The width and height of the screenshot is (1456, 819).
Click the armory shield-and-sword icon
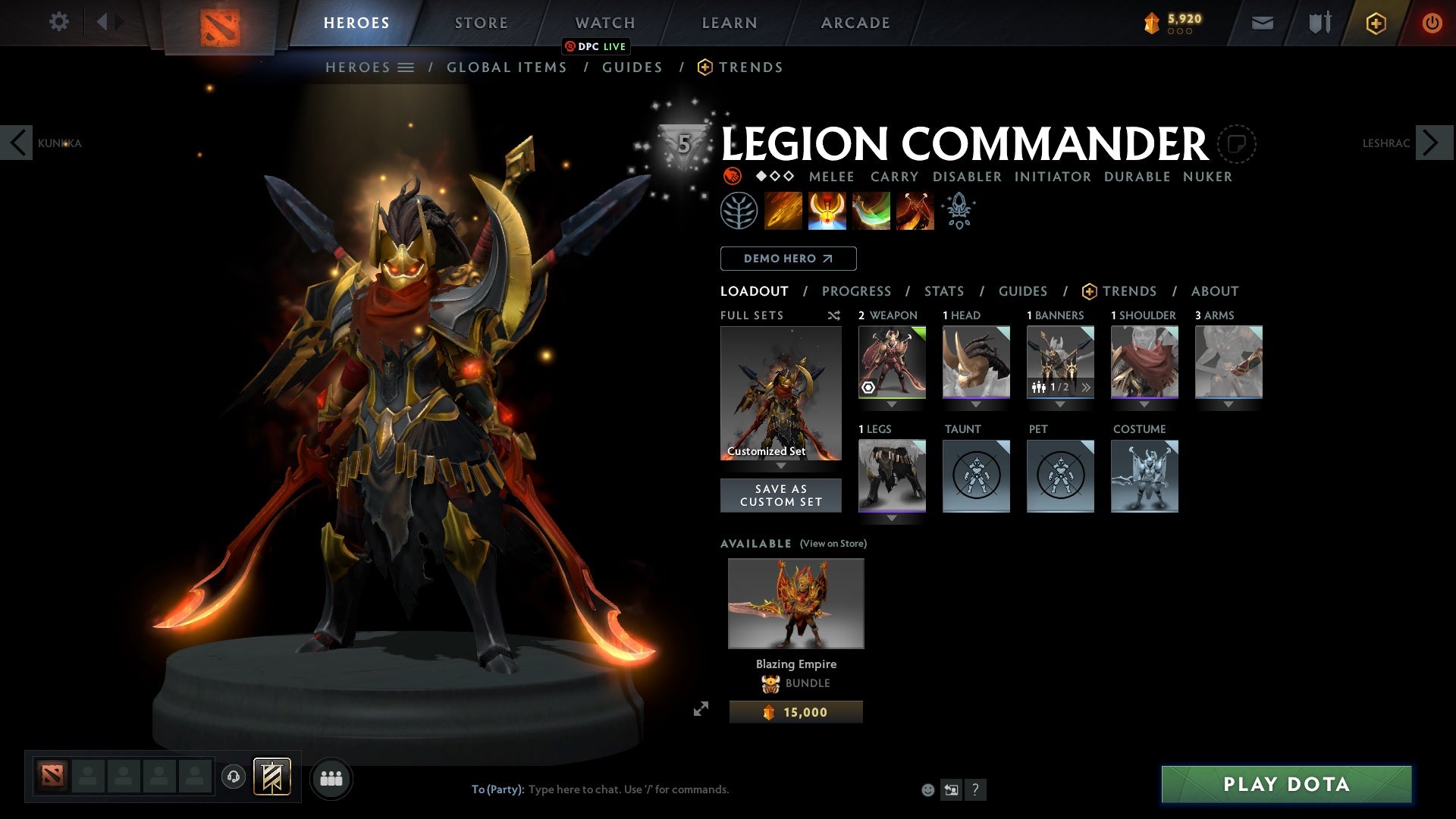coord(1318,22)
